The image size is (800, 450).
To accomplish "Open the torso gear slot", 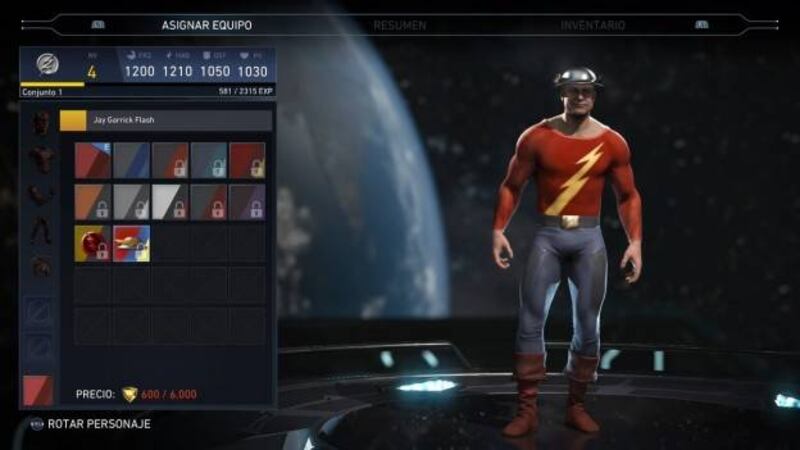I will coord(41,159).
